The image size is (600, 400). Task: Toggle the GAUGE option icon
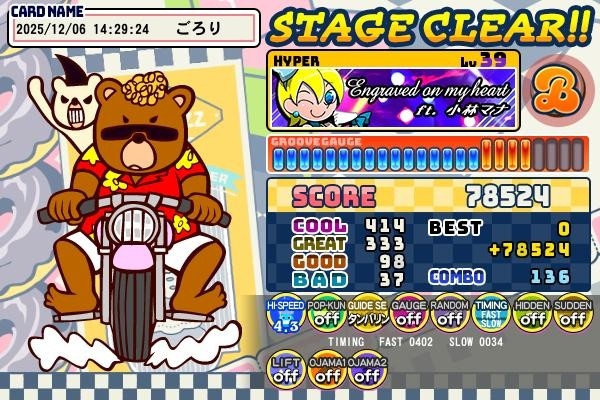408,316
